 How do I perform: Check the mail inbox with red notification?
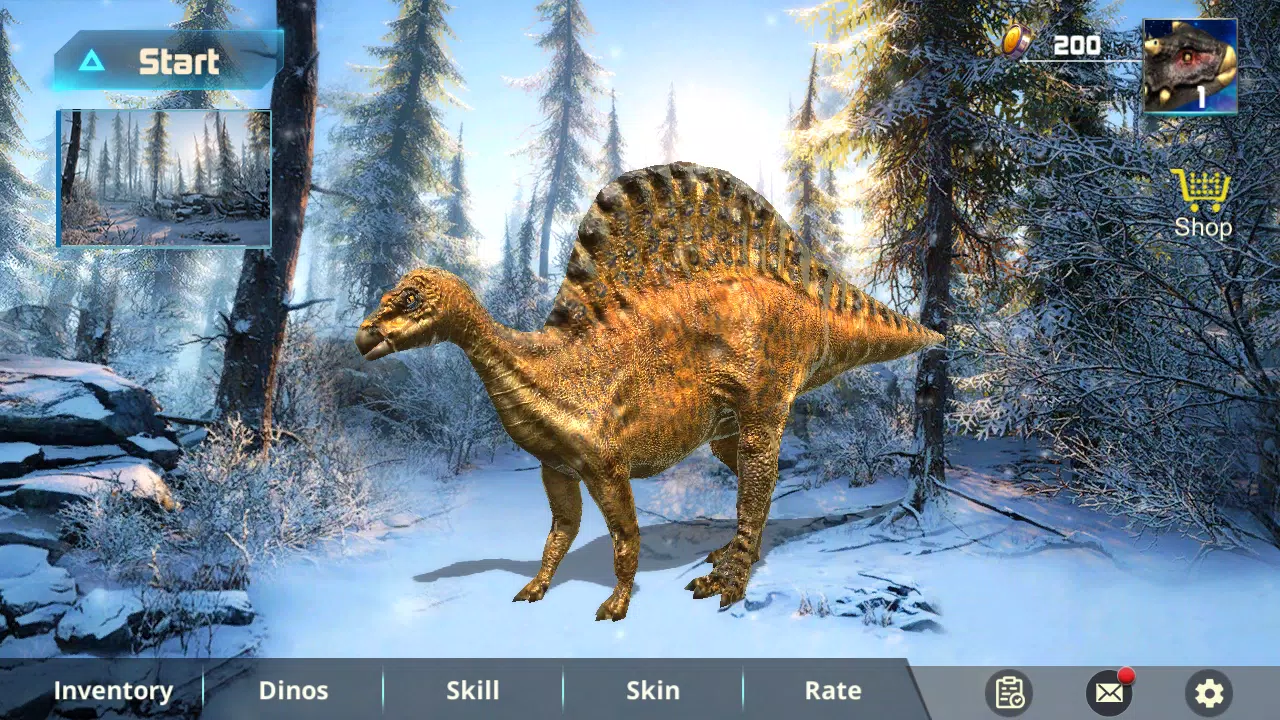[x=1110, y=692]
